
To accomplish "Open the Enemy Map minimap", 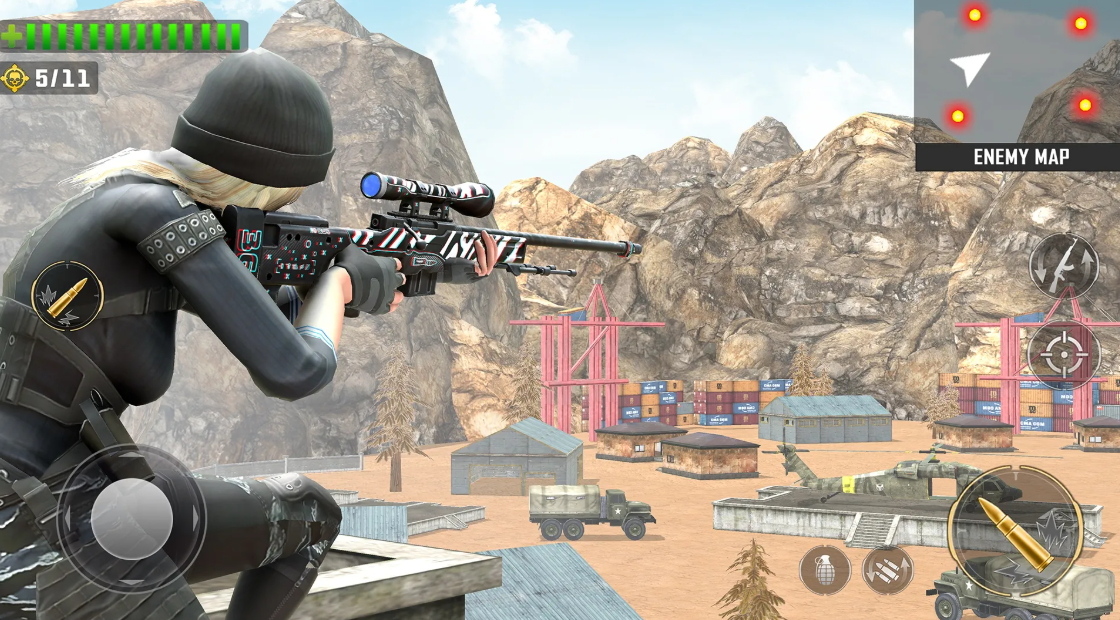I will [1016, 85].
